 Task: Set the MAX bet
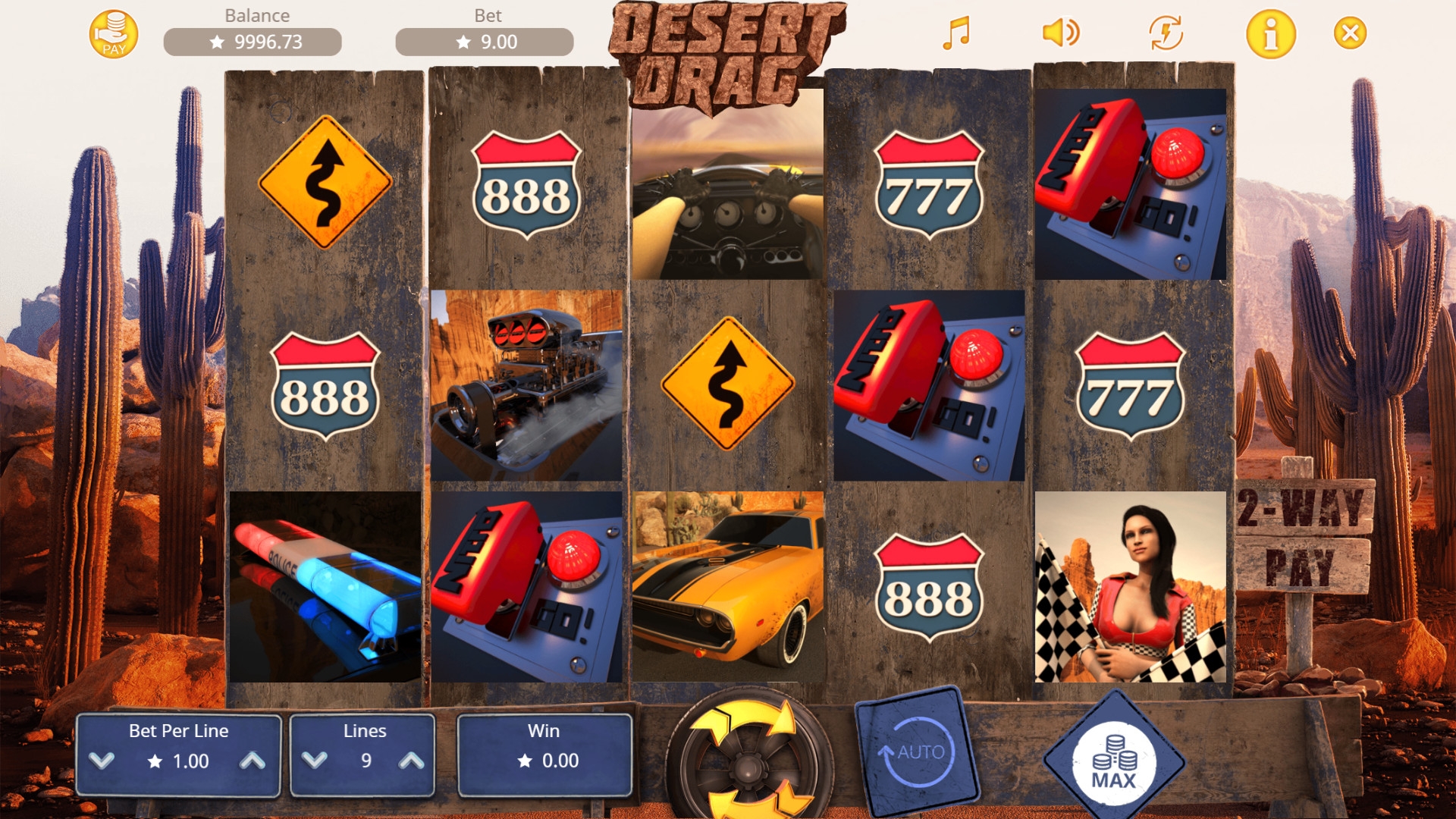pyautogui.click(x=1113, y=762)
